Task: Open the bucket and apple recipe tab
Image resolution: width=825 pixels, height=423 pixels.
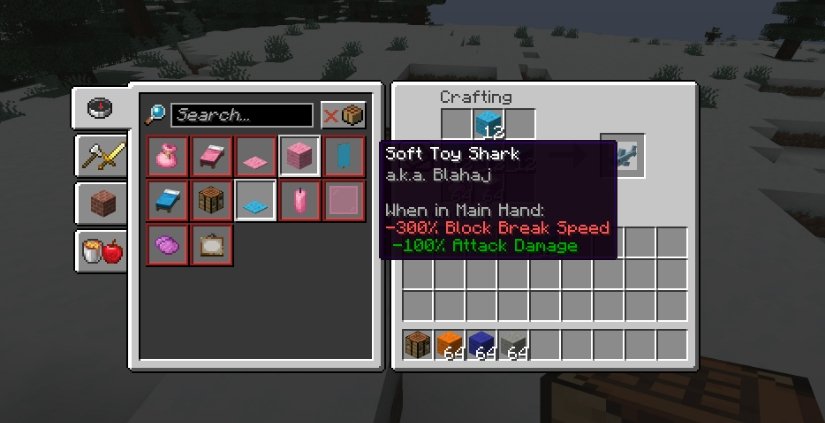Action: 102,250
